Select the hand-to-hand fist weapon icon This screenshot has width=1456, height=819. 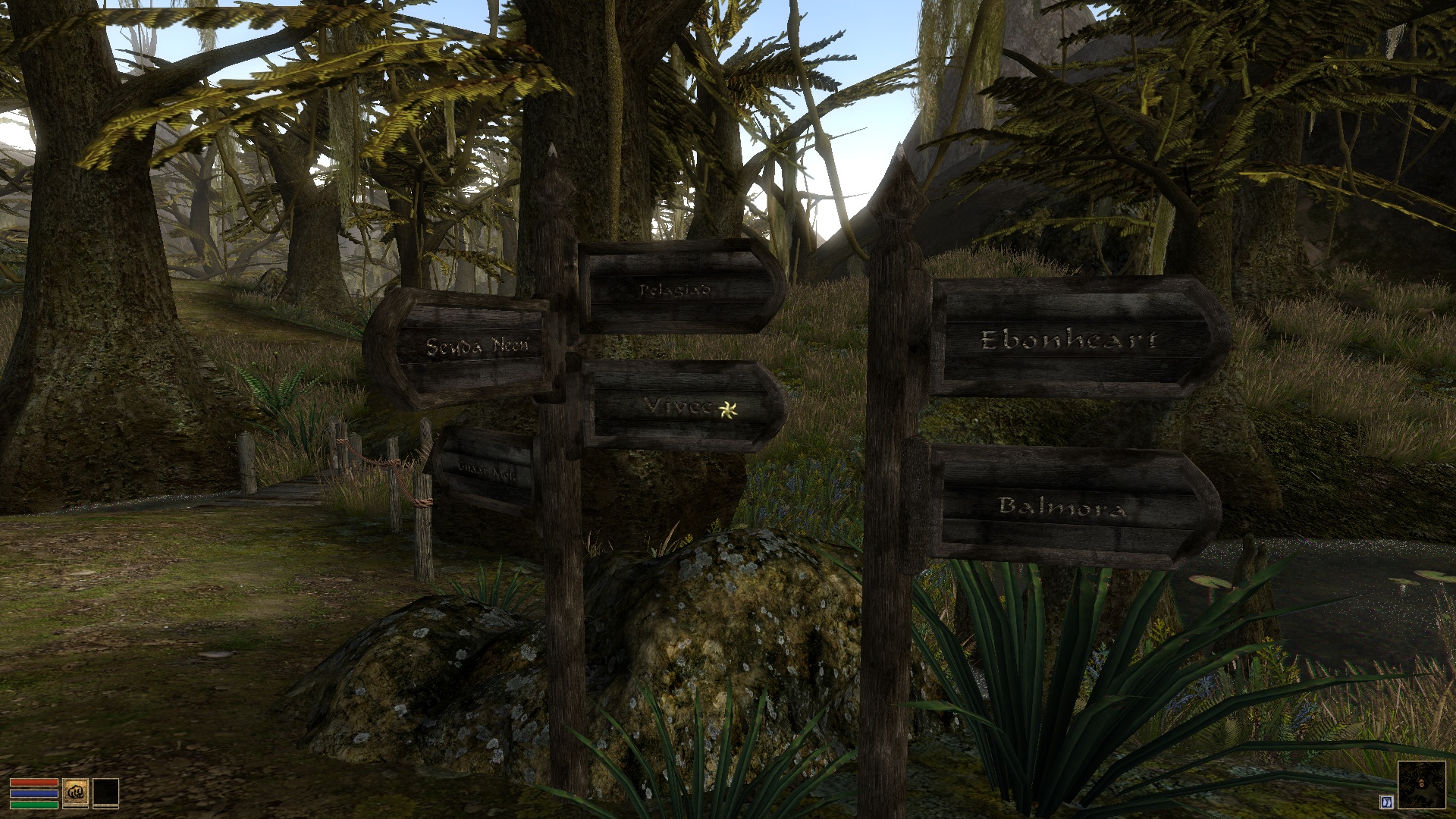76,792
